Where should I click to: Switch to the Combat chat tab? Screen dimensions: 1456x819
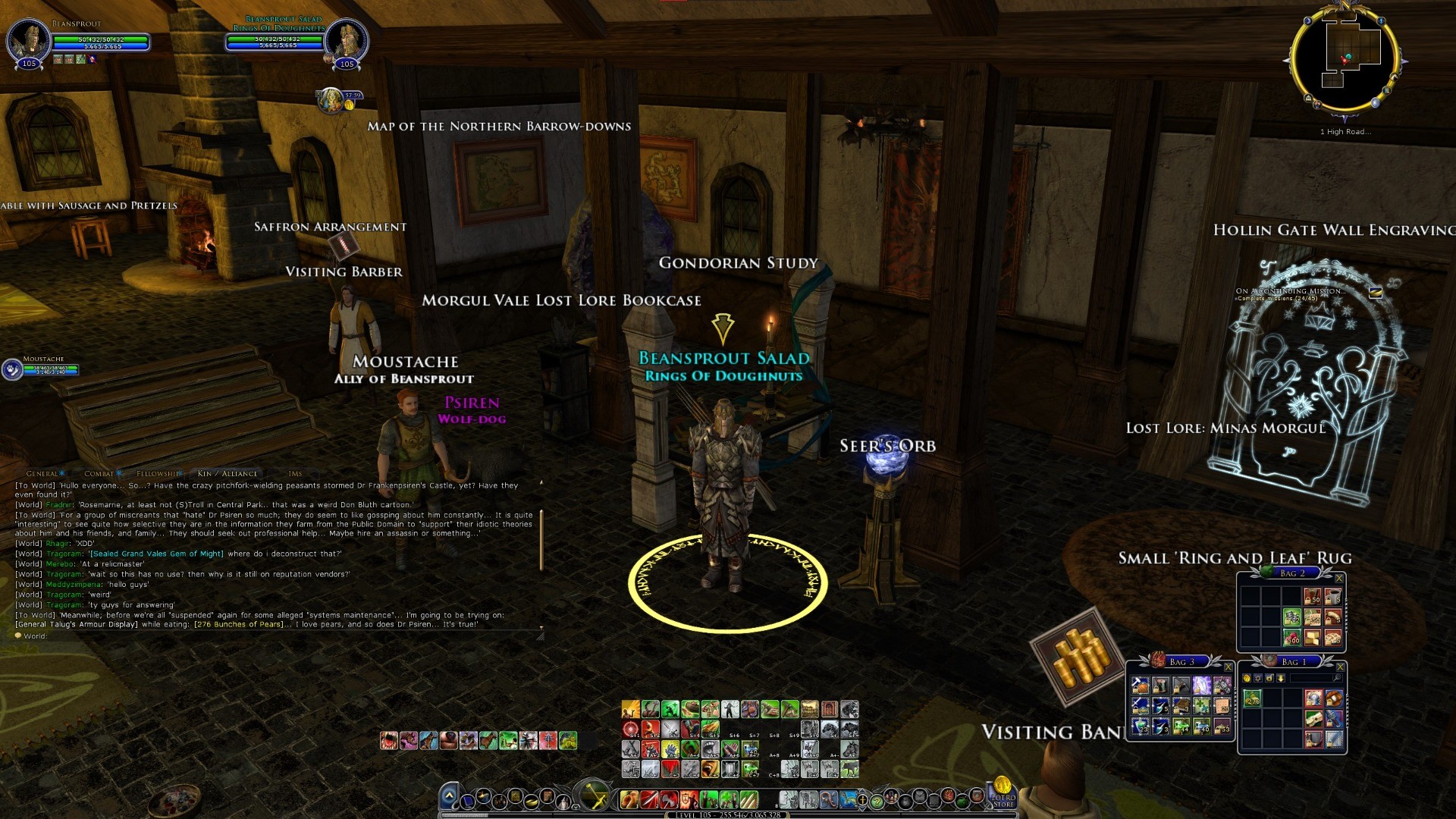tap(99, 474)
